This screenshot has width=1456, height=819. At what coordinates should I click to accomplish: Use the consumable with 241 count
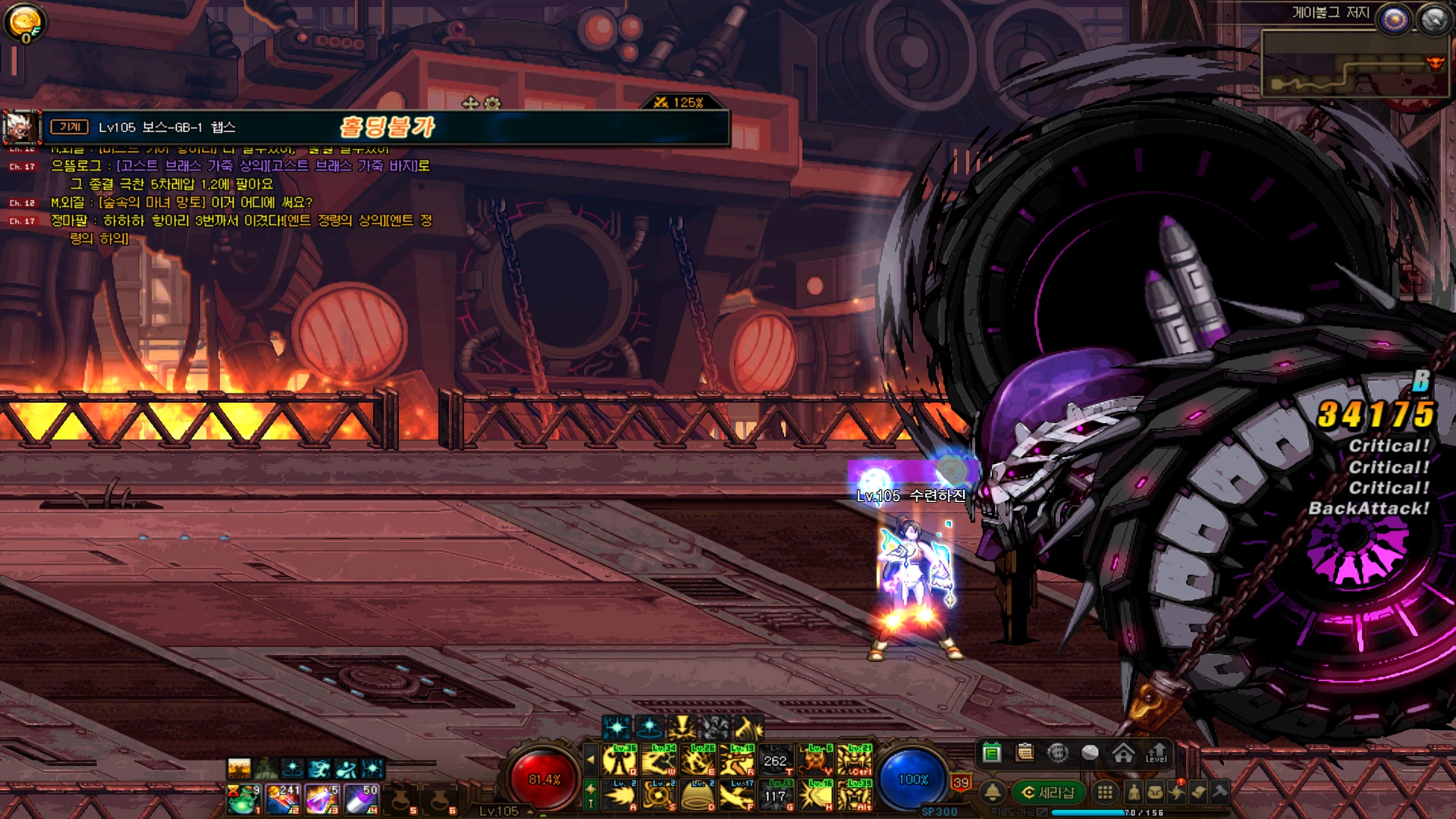(x=284, y=799)
